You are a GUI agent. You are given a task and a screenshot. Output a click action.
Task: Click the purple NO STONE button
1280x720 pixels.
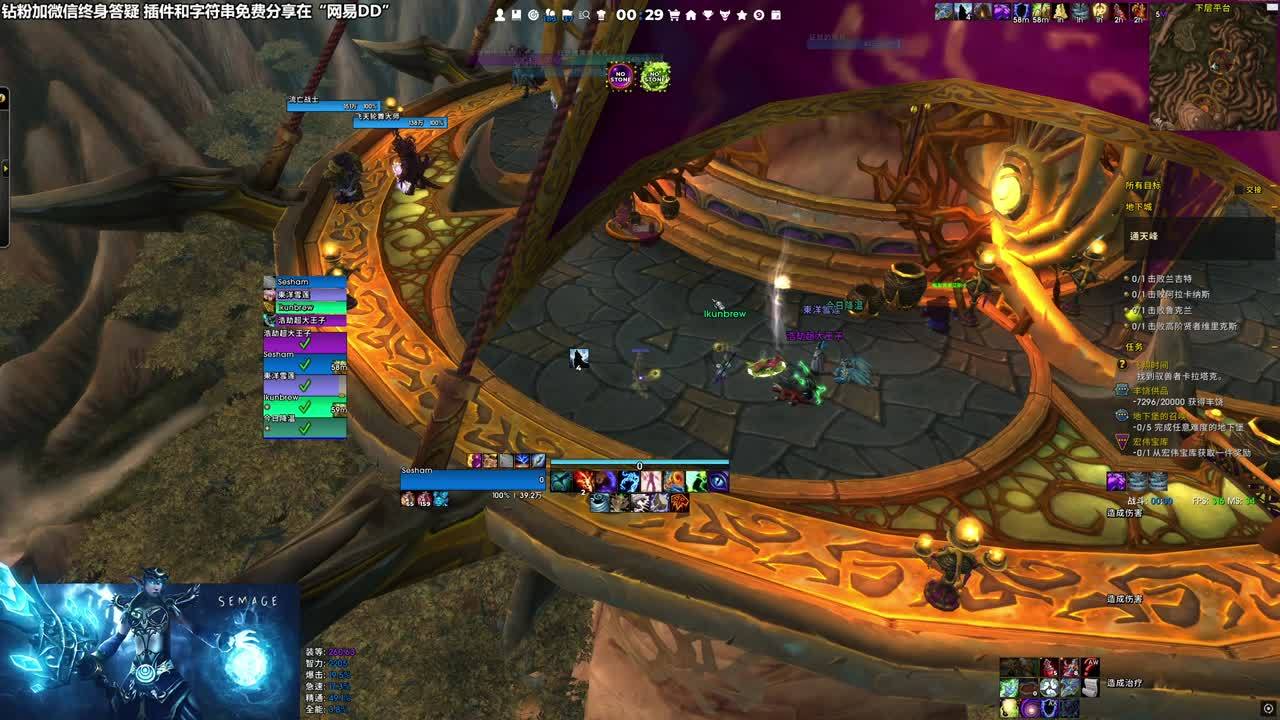coord(621,76)
